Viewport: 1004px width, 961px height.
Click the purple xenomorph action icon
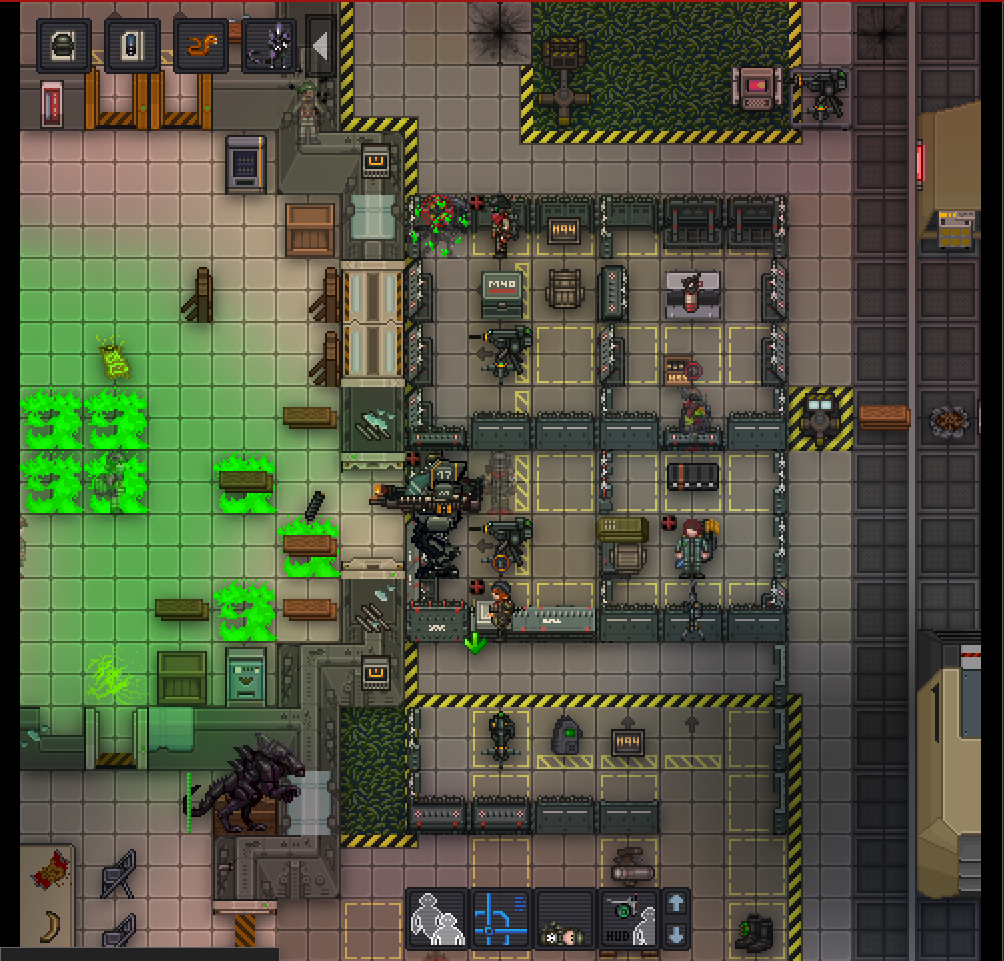[x=268, y=46]
